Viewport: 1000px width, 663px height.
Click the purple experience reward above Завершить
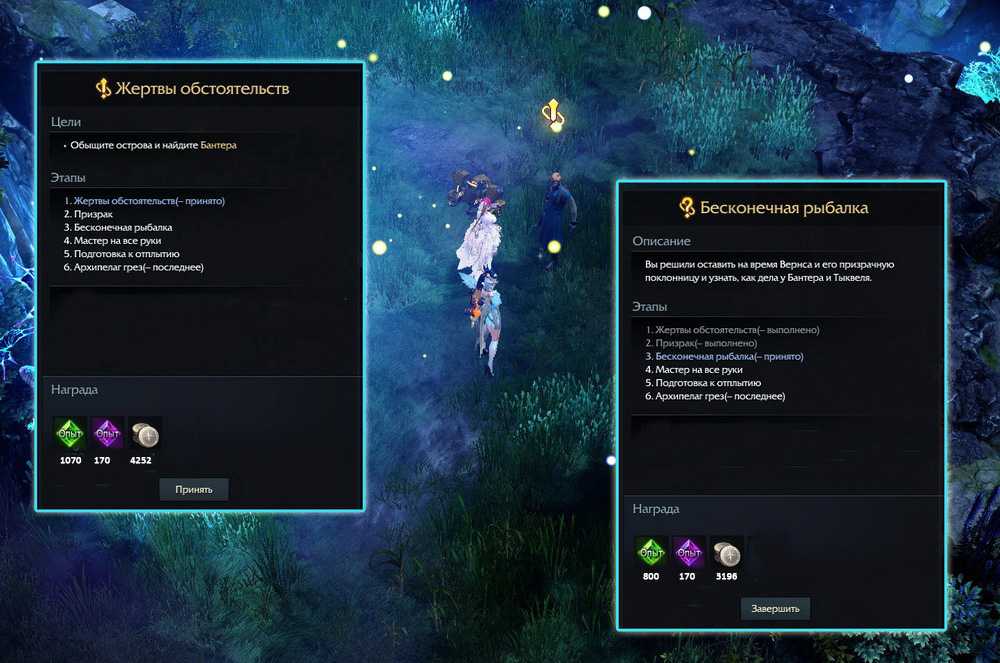[x=688, y=553]
